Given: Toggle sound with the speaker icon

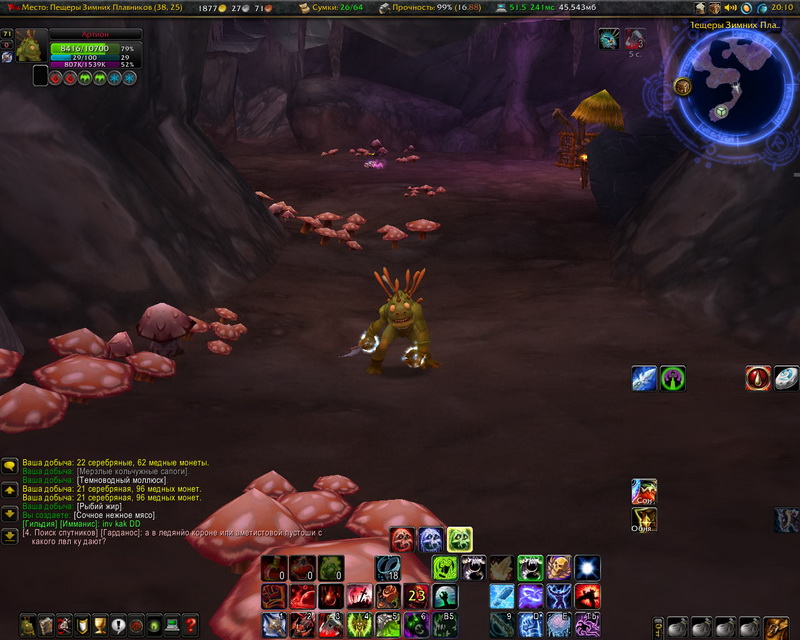Looking at the screenshot, I should pyautogui.click(x=730, y=8).
